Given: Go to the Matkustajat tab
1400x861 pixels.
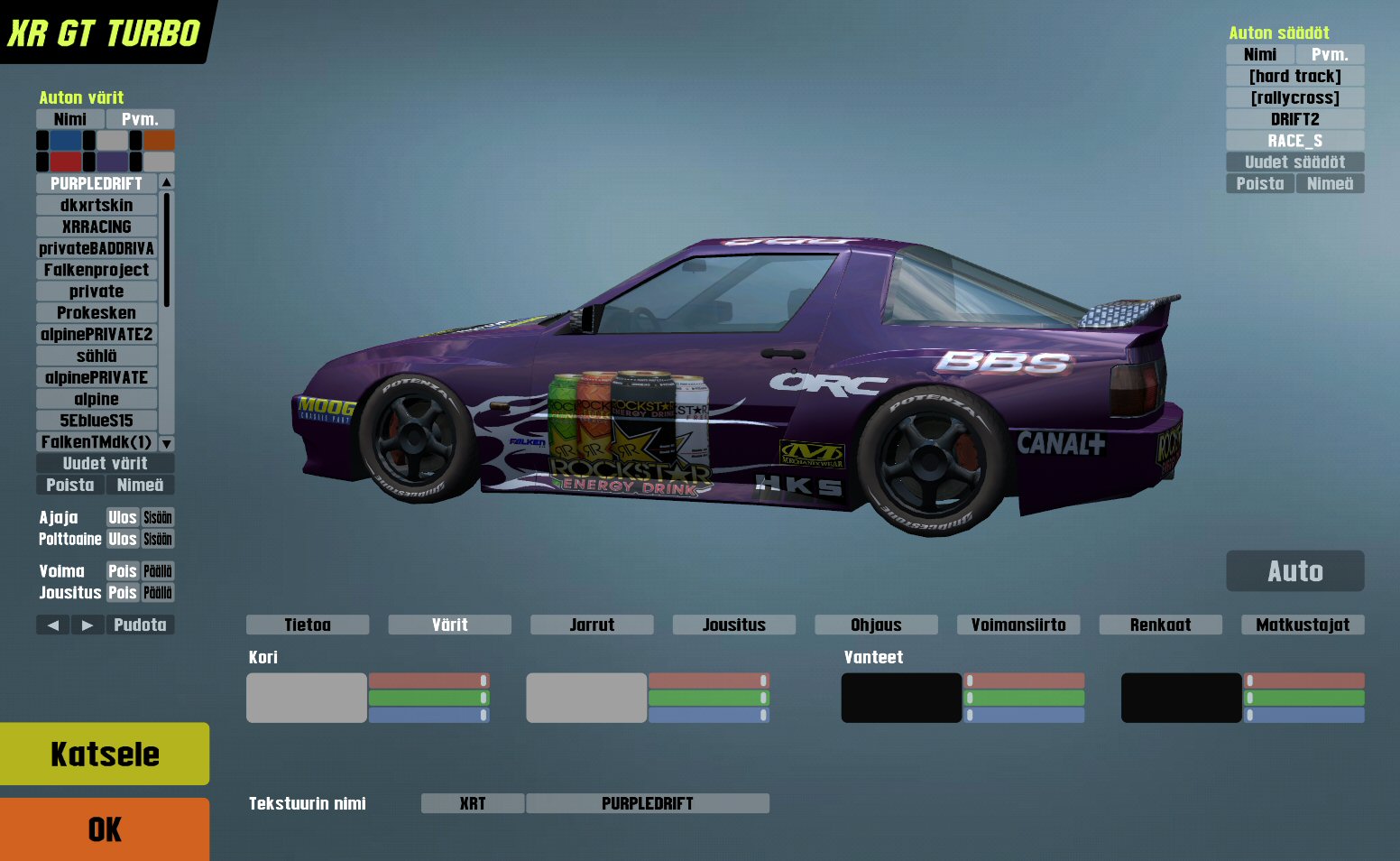Looking at the screenshot, I should coord(1303,625).
